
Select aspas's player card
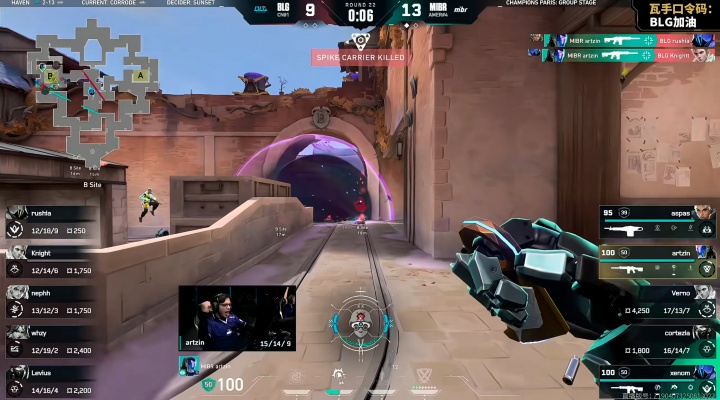pos(657,222)
